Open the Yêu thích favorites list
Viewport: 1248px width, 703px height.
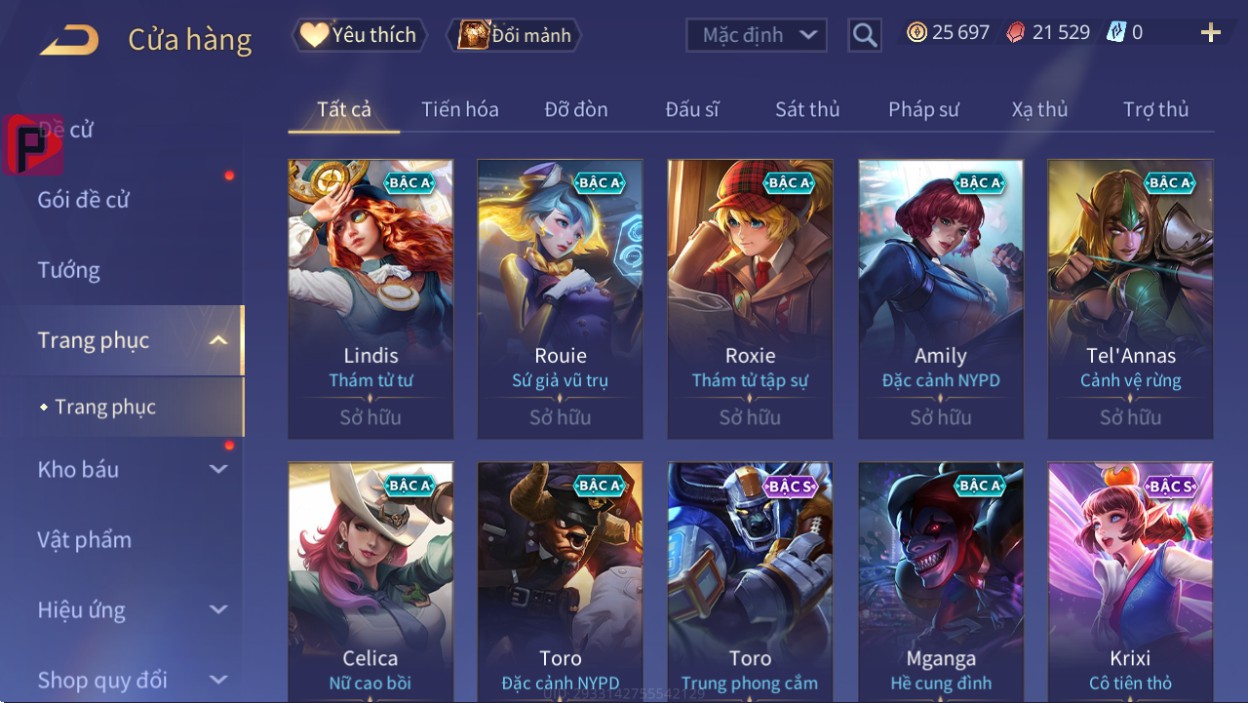(x=360, y=35)
